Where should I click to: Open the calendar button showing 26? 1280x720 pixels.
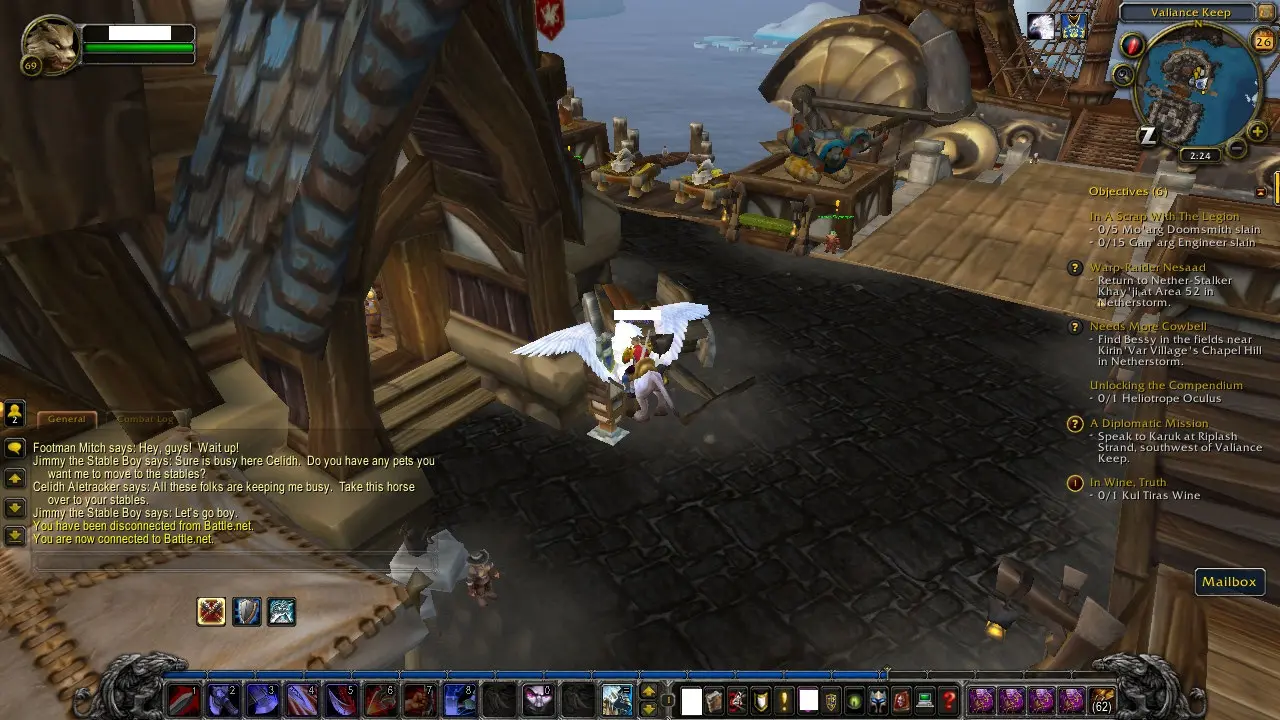tap(1262, 40)
